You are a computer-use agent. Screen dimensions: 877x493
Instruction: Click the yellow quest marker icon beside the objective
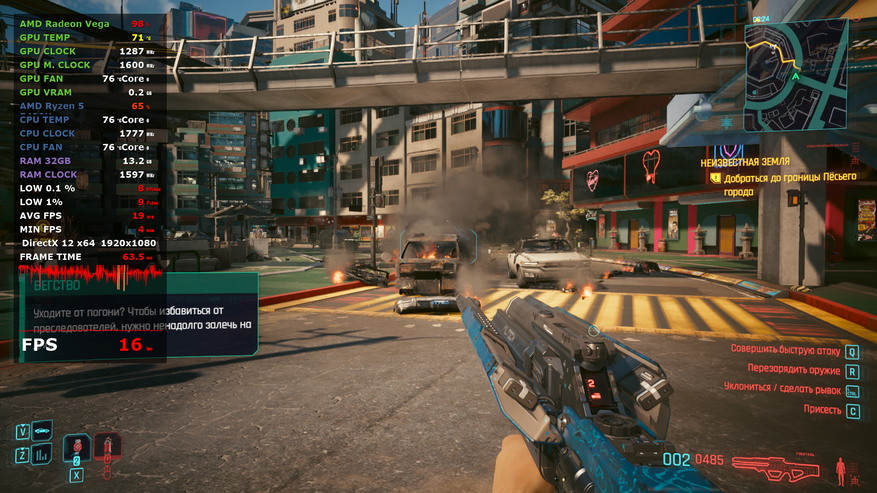[x=715, y=178]
